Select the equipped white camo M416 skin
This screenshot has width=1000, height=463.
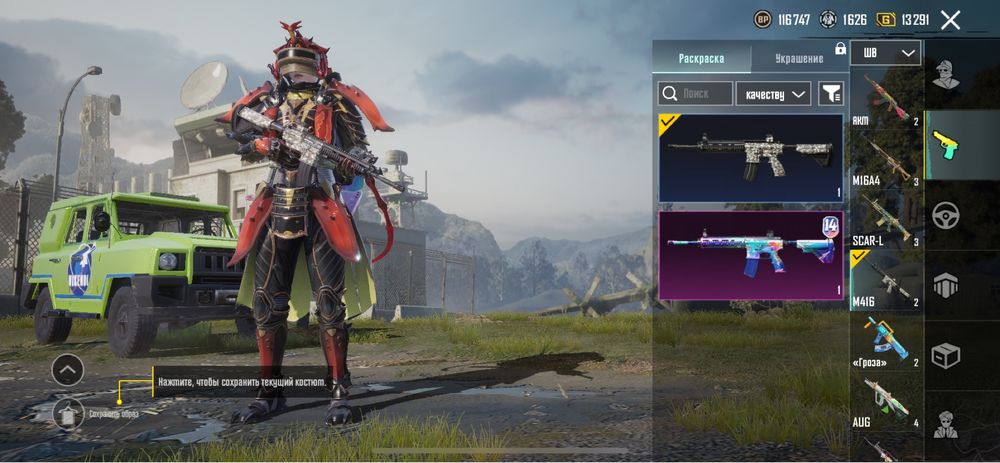(751, 157)
